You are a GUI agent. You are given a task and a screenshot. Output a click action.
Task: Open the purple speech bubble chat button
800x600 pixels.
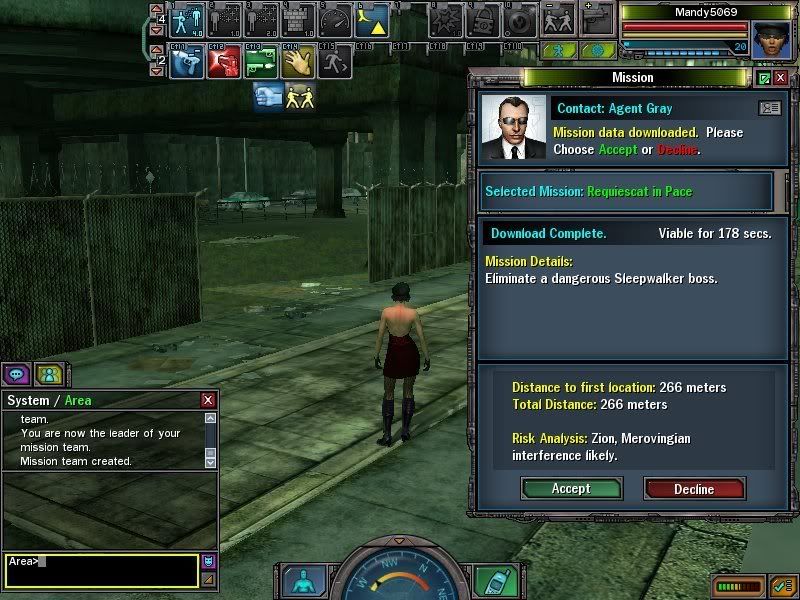pos(17,374)
